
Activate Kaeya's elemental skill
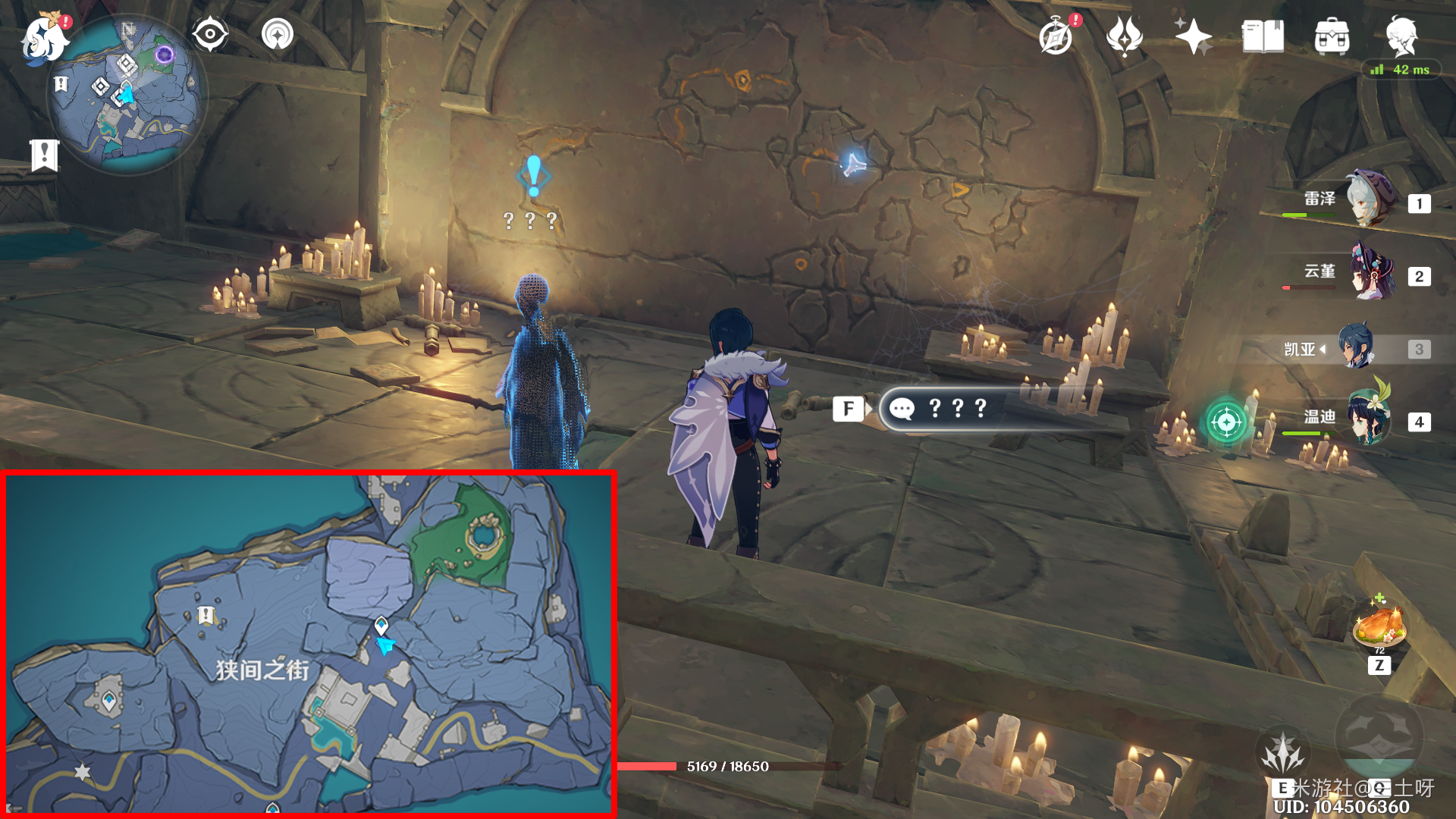click(1283, 755)
